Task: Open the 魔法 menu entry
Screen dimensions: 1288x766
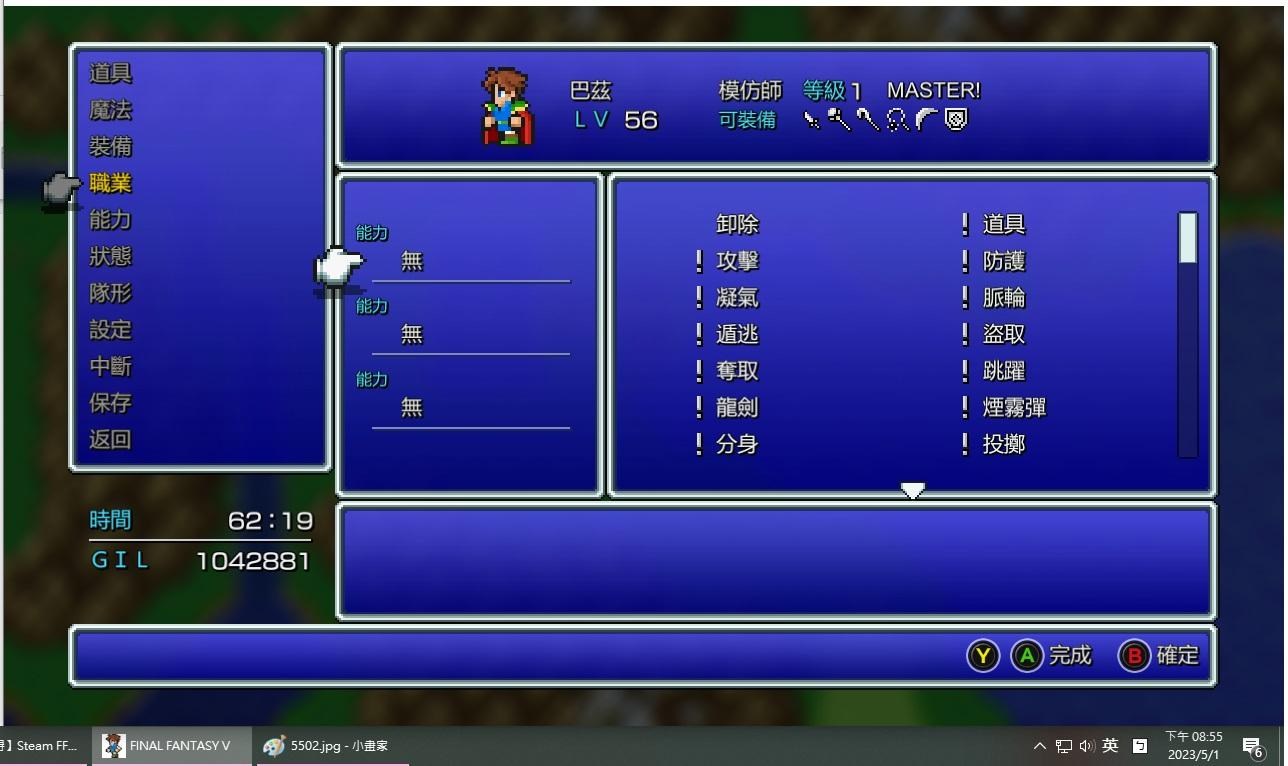Action: click(110, 110)
